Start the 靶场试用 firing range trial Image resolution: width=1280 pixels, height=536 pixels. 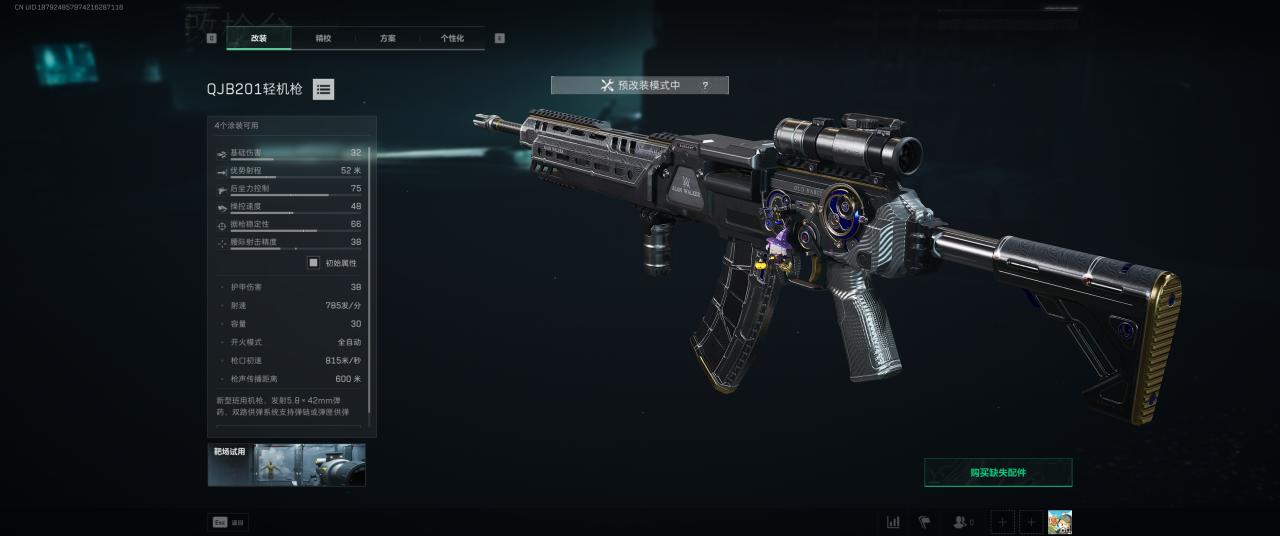pos(286,465)
